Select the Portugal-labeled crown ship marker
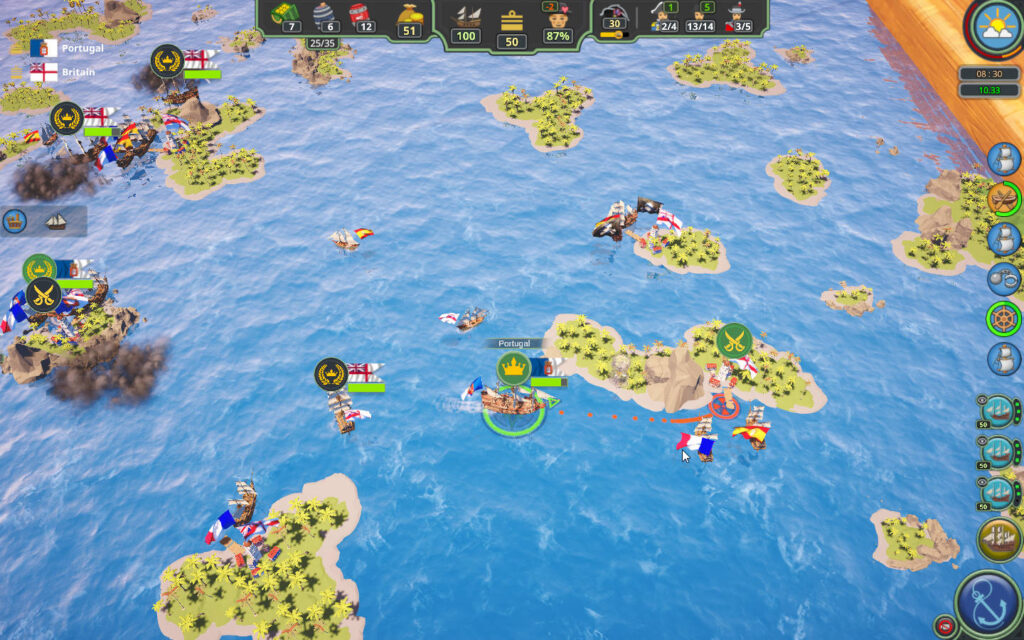Viewport: 1024px width, 640px height. click(x=514, y=366)
